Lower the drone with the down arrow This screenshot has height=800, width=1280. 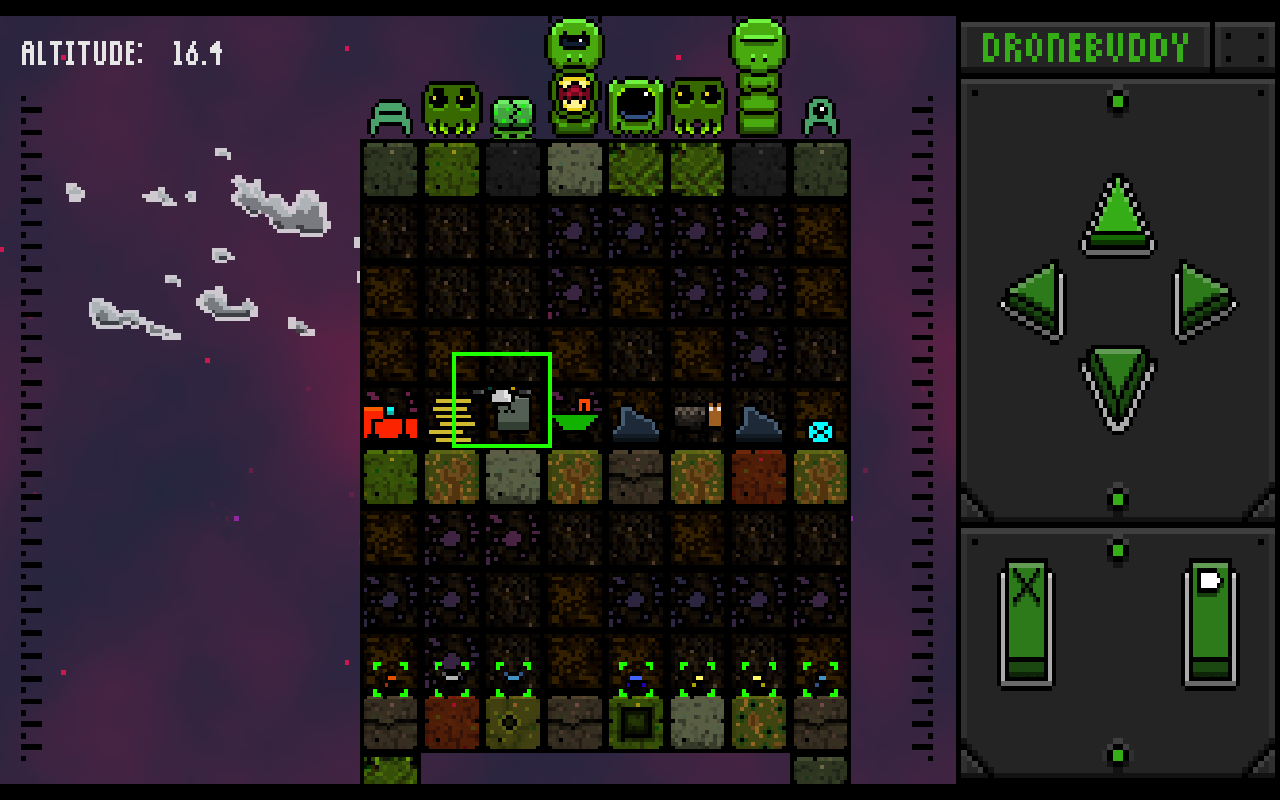(1117, 386)
